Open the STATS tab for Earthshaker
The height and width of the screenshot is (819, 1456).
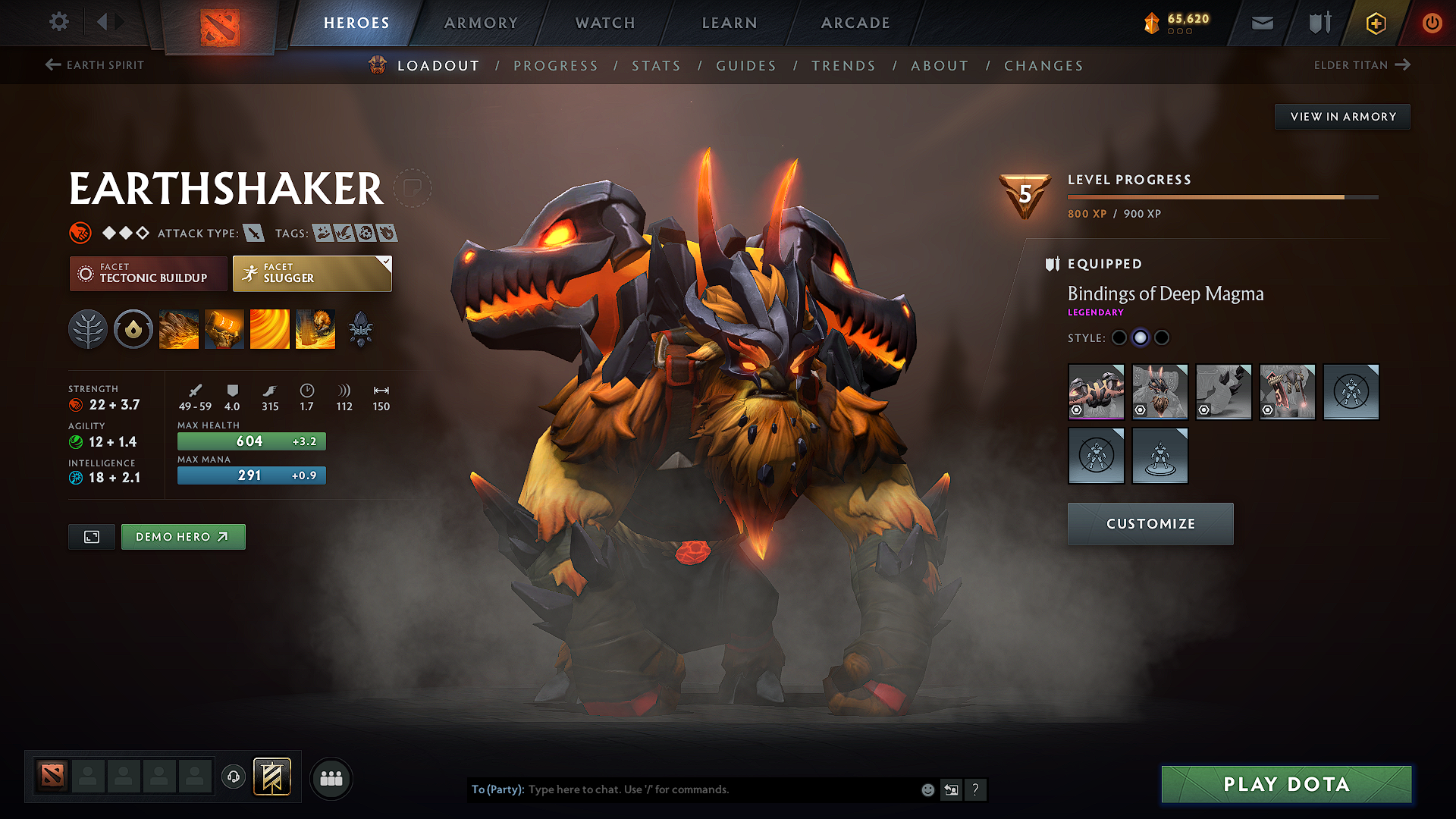pos(657,66)
